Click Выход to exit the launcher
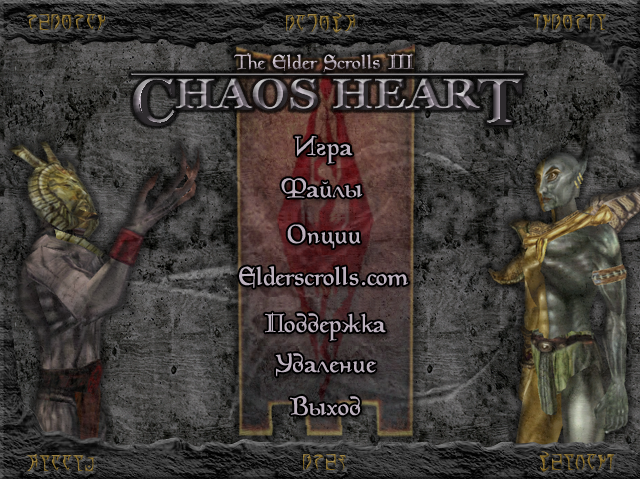The width and height of the screenshot is (640, 479). [x=325, y=407]
